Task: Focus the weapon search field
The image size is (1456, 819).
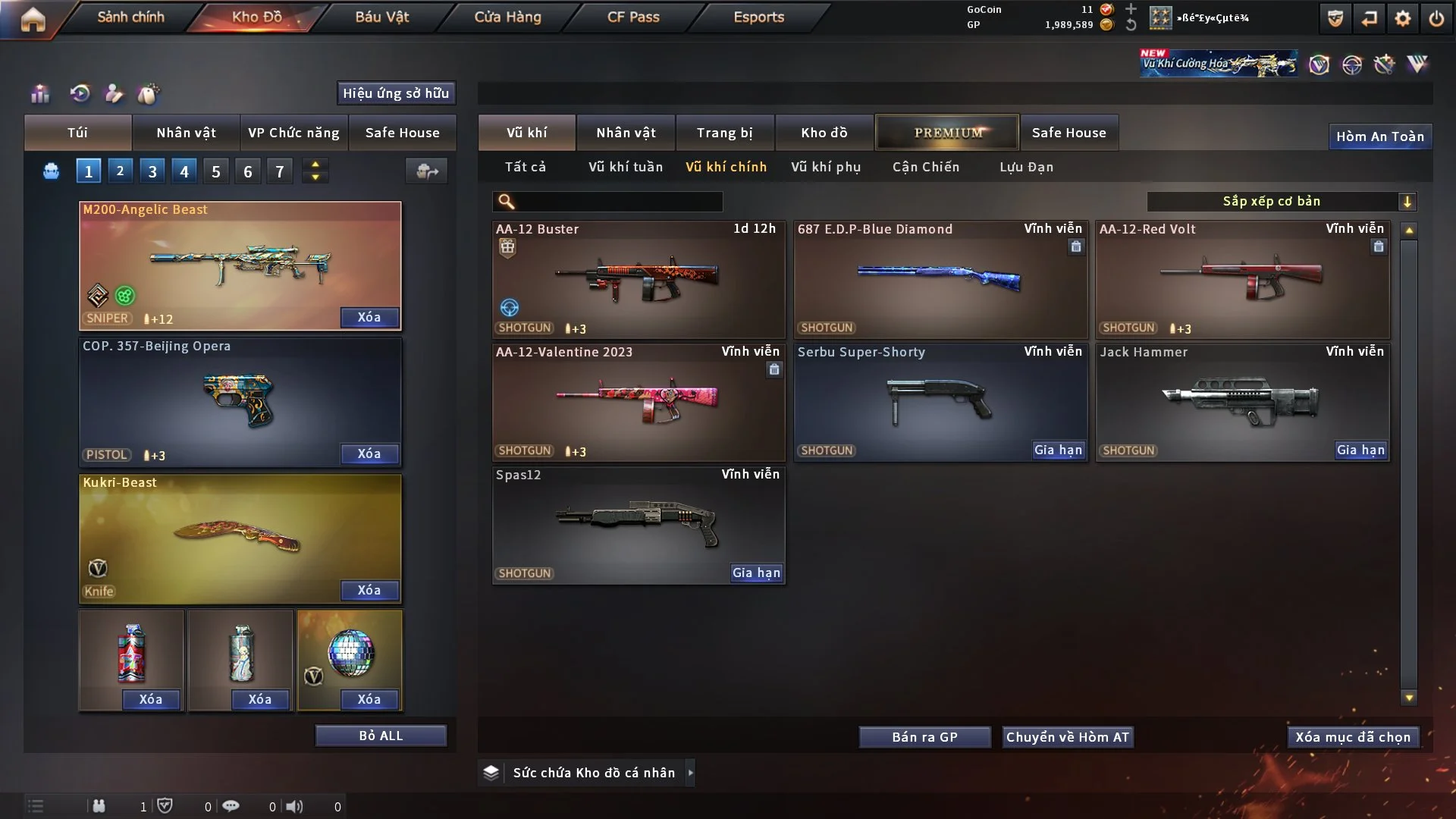Action: 618,202
